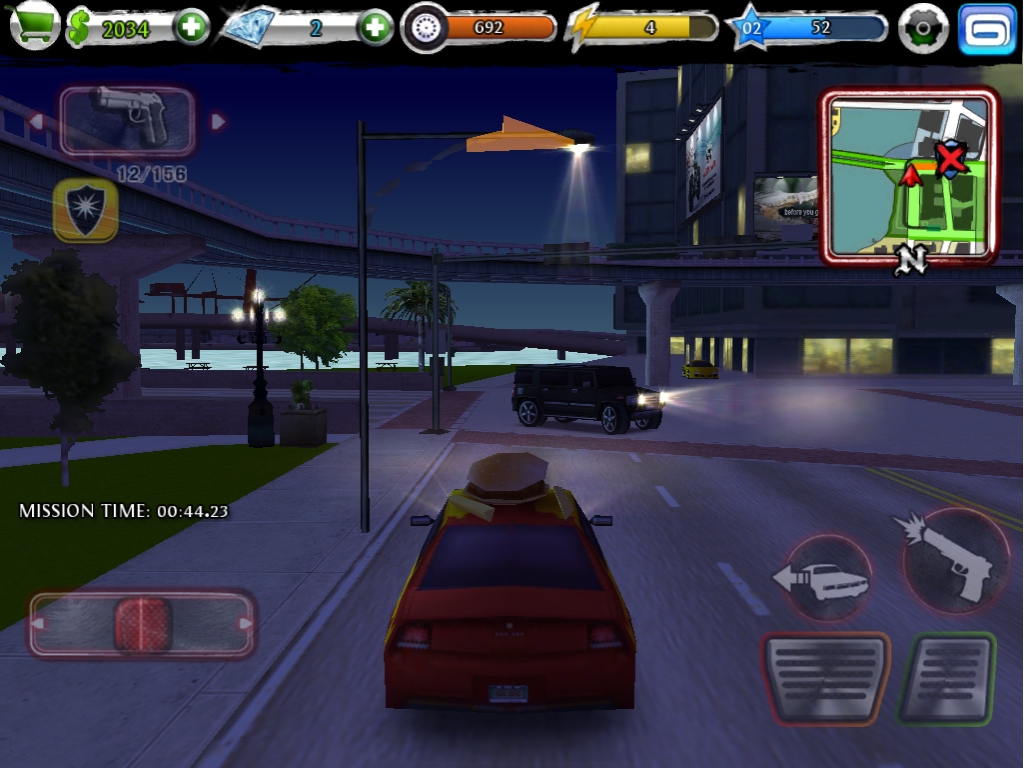
Task: Switch to the next weapon arrow
Action: (x=218, y=122)
